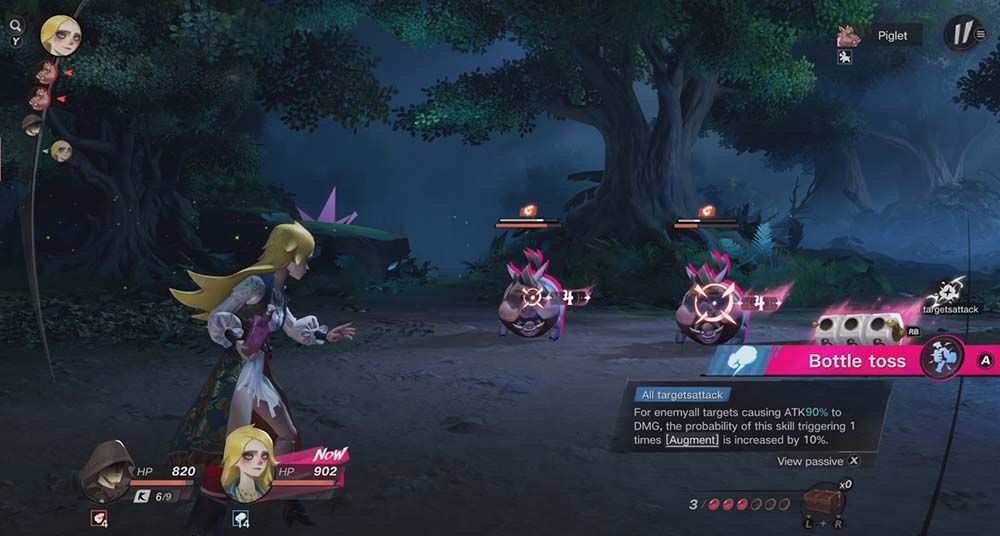
Task: Click the hooded figure in the turn order
Action: click(x=33, y=123)
